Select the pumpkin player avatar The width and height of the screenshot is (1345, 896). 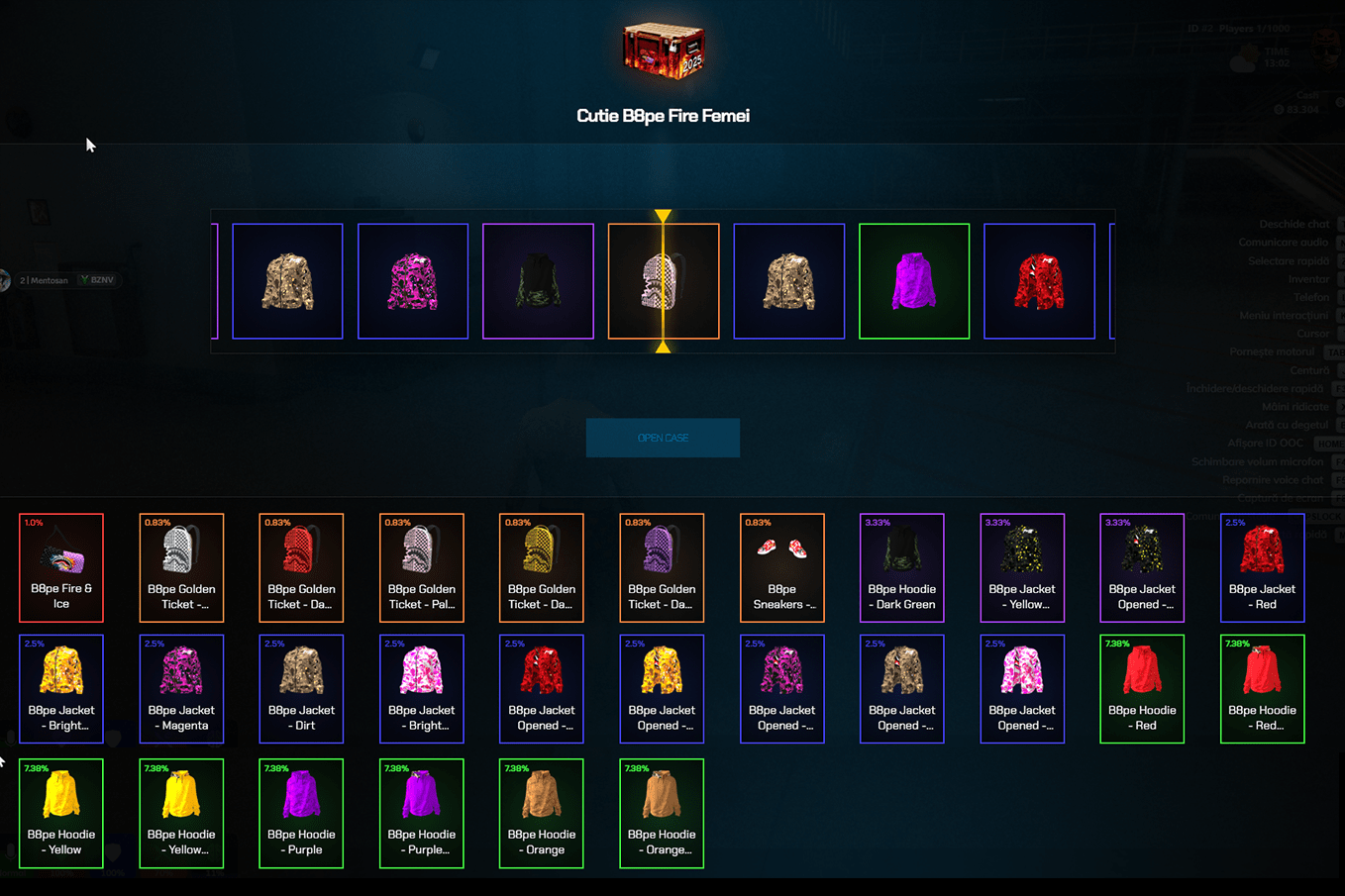click(x=1325, y=49)
